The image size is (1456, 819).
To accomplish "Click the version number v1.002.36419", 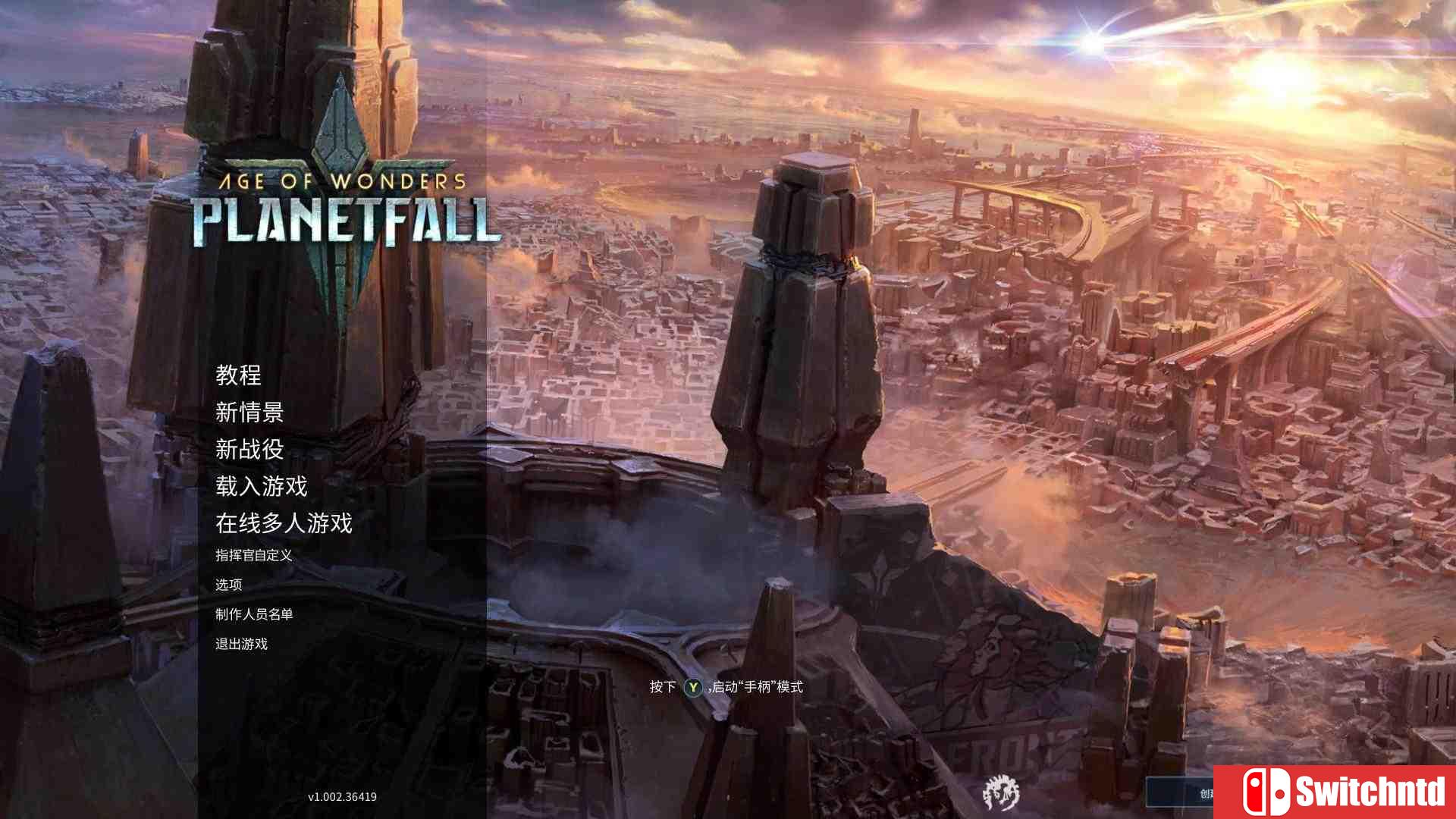I will coord(341,796).
